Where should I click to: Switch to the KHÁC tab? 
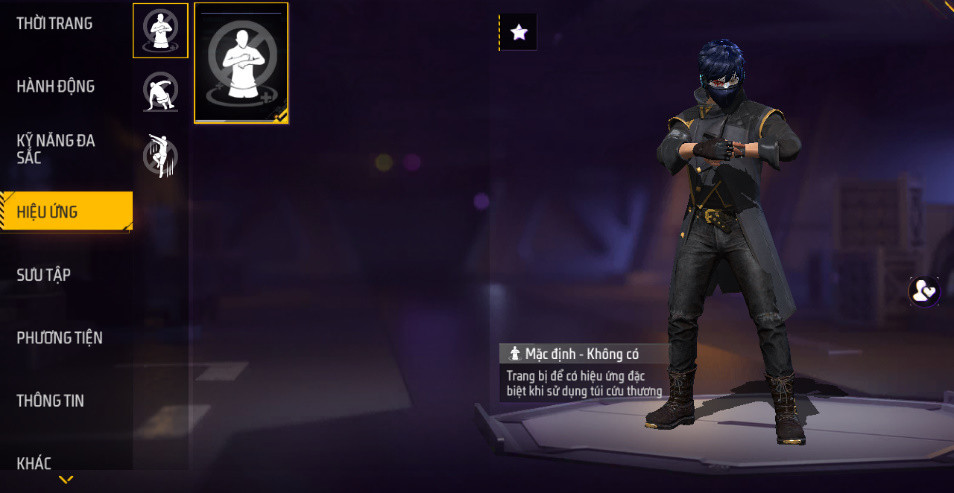click(35, 463)
